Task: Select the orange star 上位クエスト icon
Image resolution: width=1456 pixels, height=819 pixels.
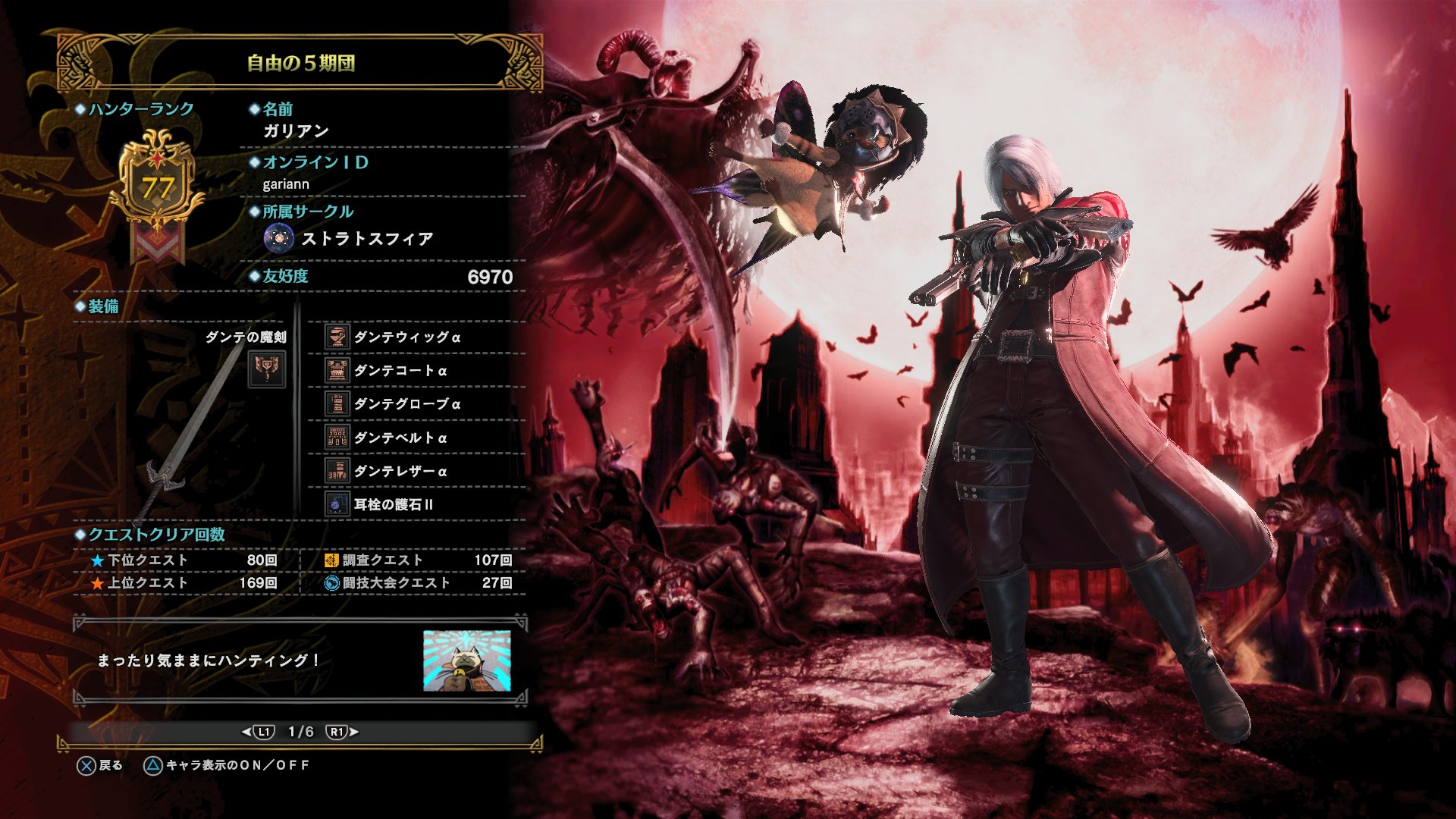Action: coord(96,584)
